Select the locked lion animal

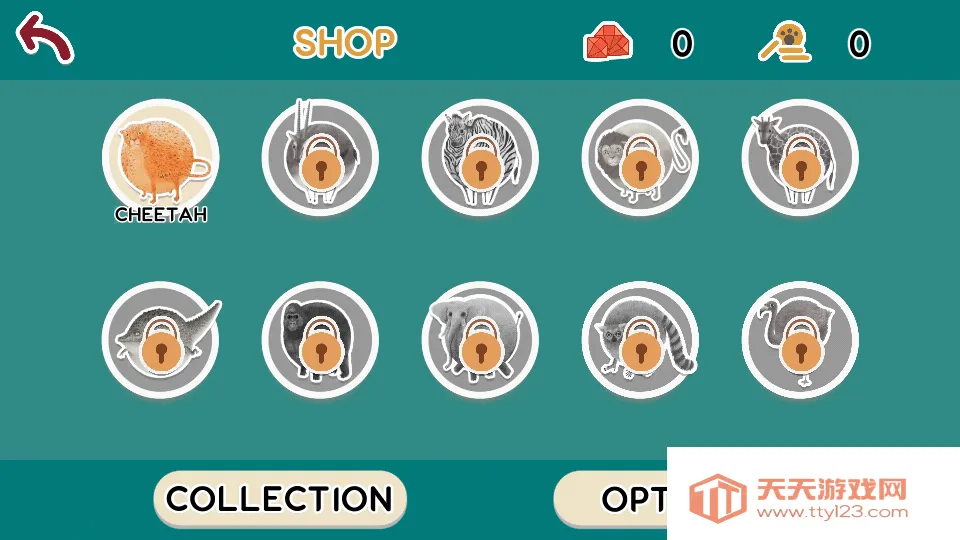[640, 157]
